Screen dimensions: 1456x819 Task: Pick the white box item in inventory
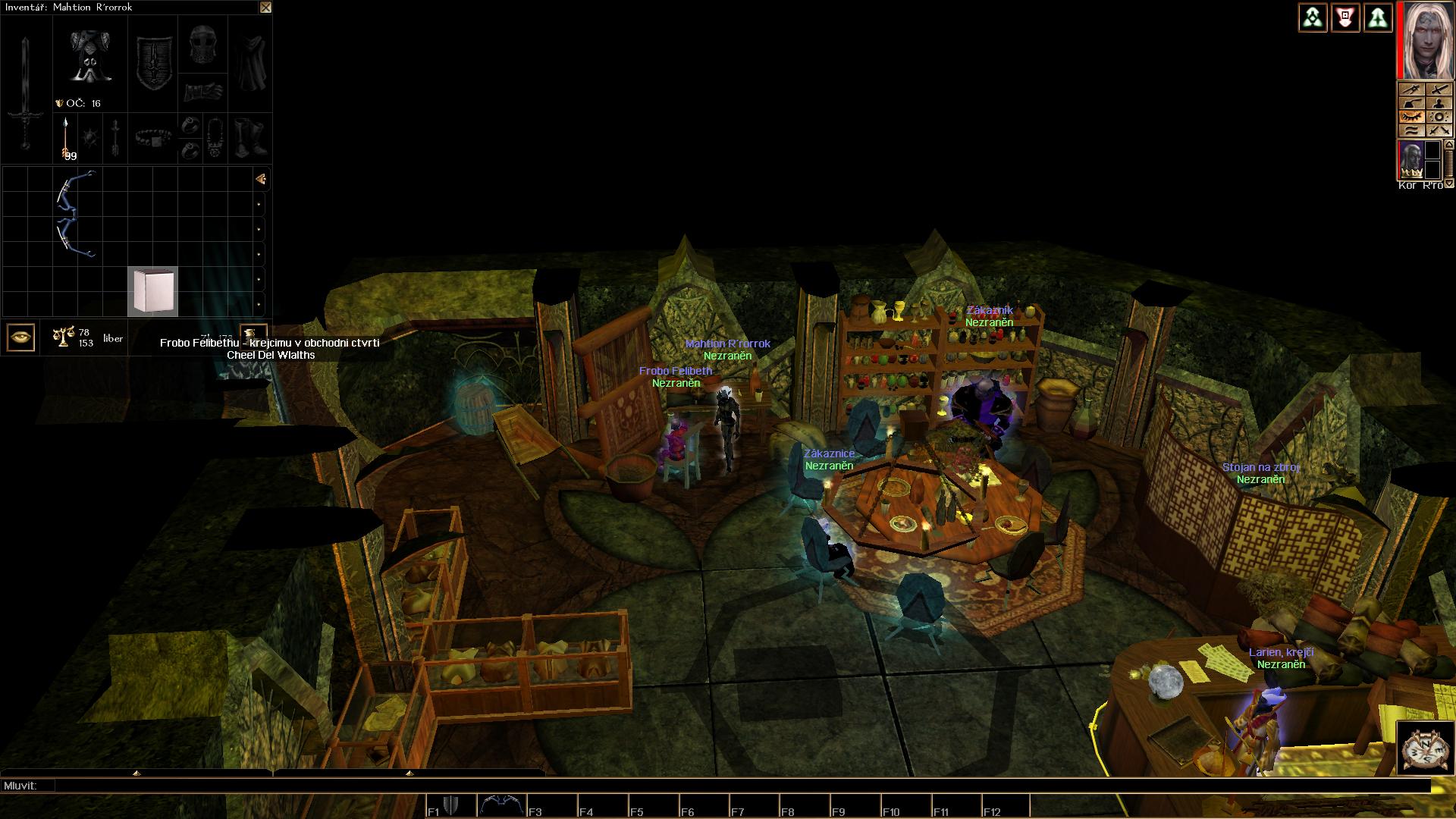point(153,290)
